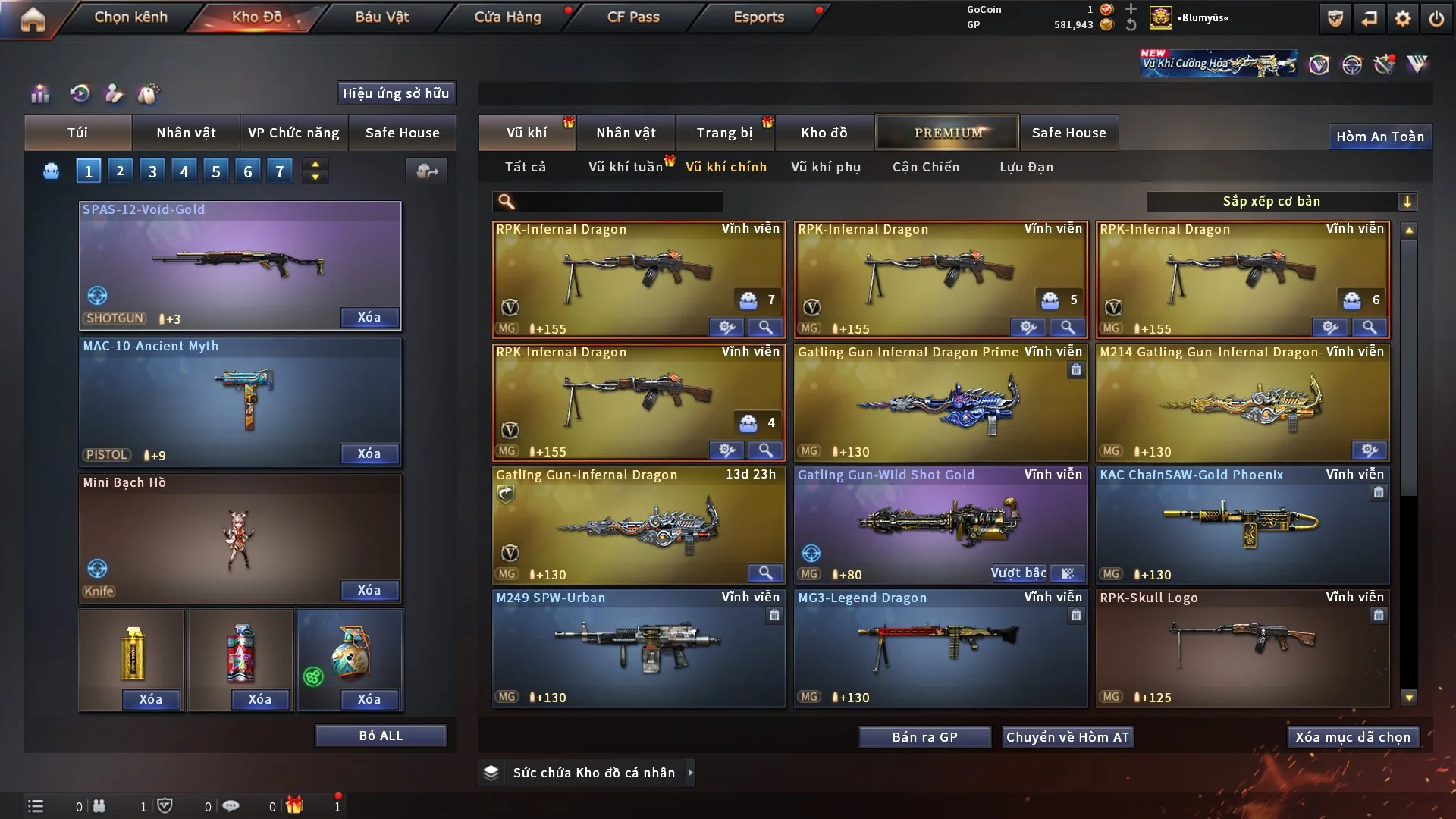Open the Hòm An Toàn safe box
The width and height of the screenshot is (1456, 819).
[1379, 136]
